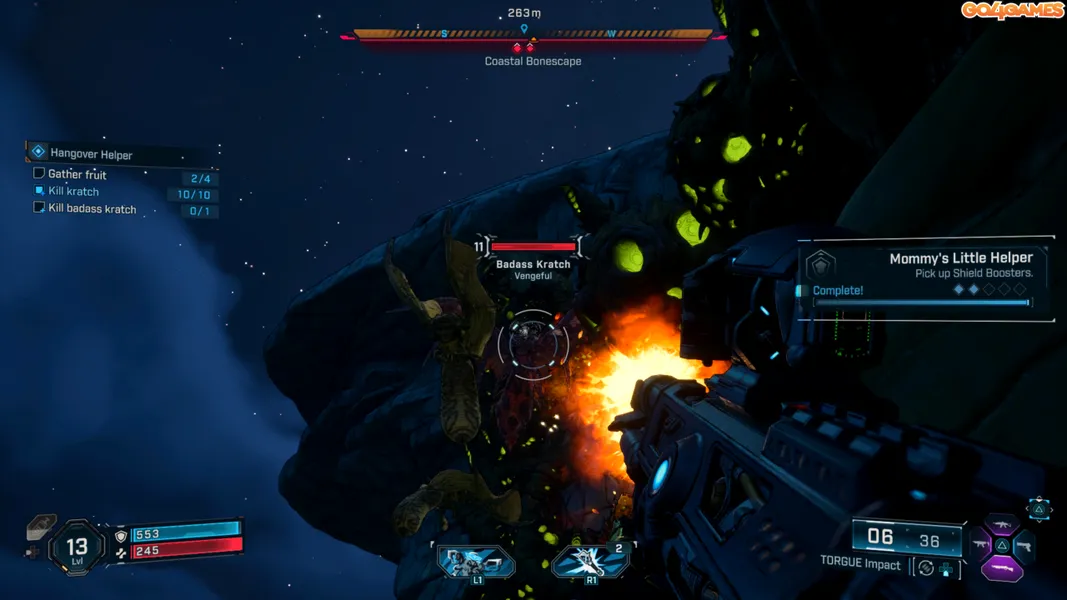The width and height of the screenshot is (1067, 600).
Task: Click the level 13 character badge
Action: pyautogui.click(x=77, y=547)
